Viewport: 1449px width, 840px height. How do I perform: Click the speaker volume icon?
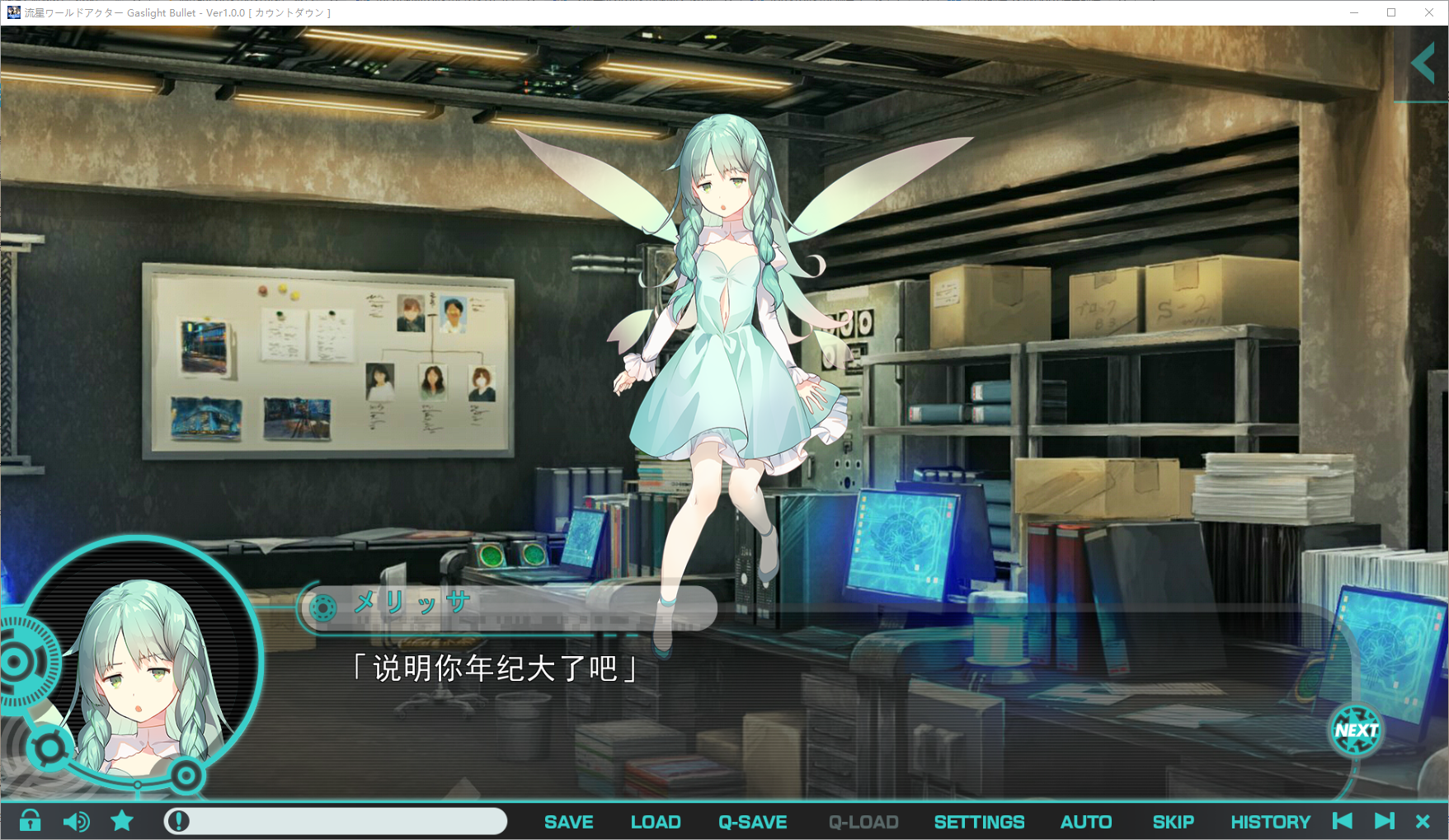point(76,821)
